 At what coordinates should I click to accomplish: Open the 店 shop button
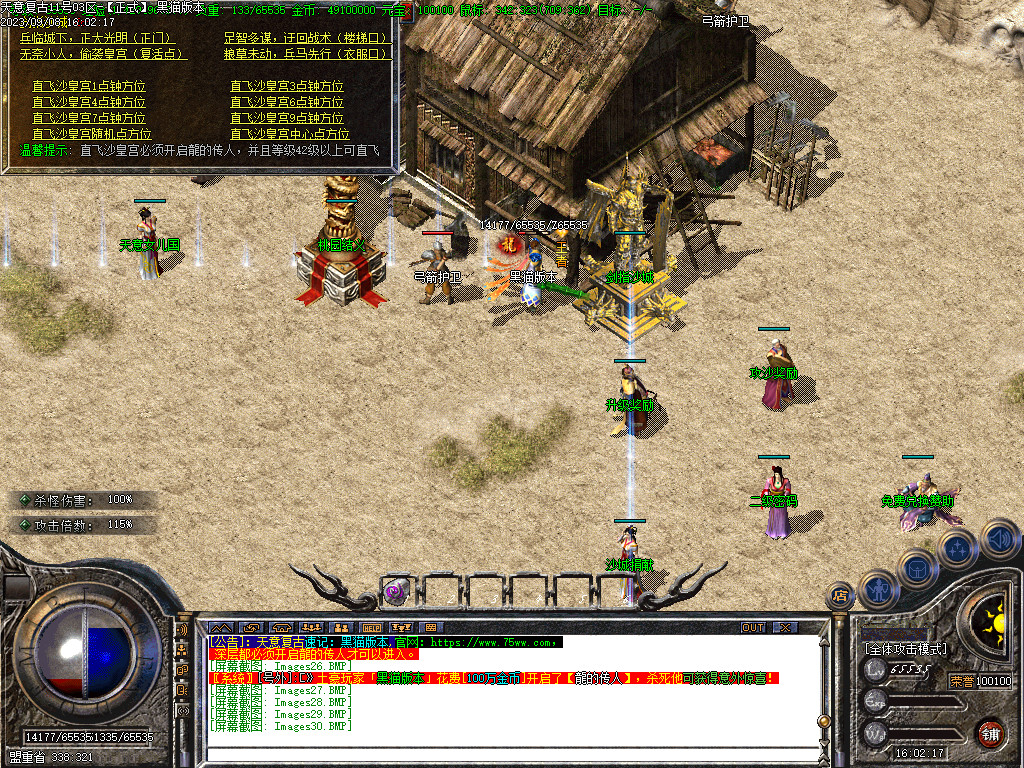841,595
